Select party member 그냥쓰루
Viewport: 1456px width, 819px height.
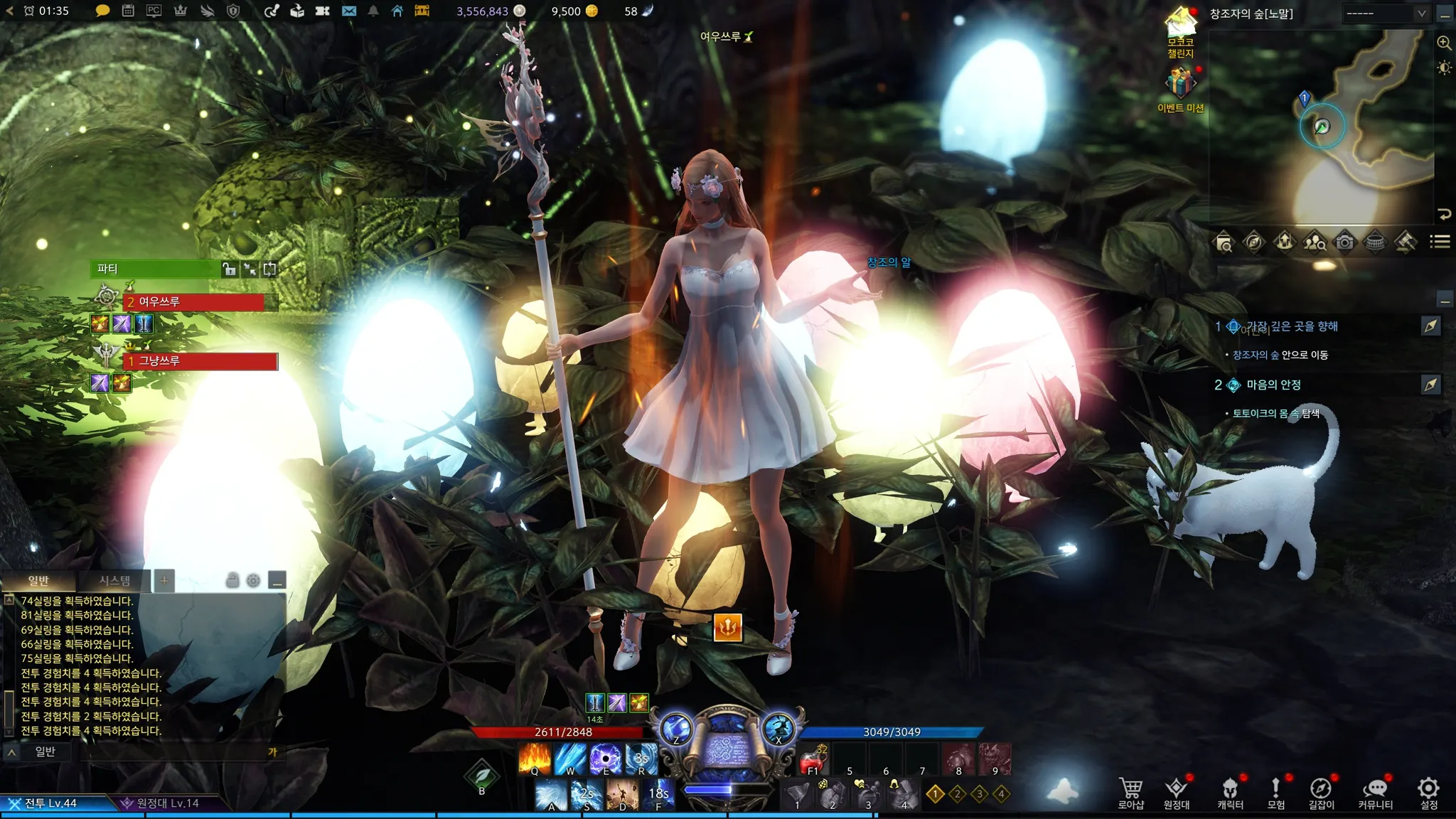coord(200,361)
